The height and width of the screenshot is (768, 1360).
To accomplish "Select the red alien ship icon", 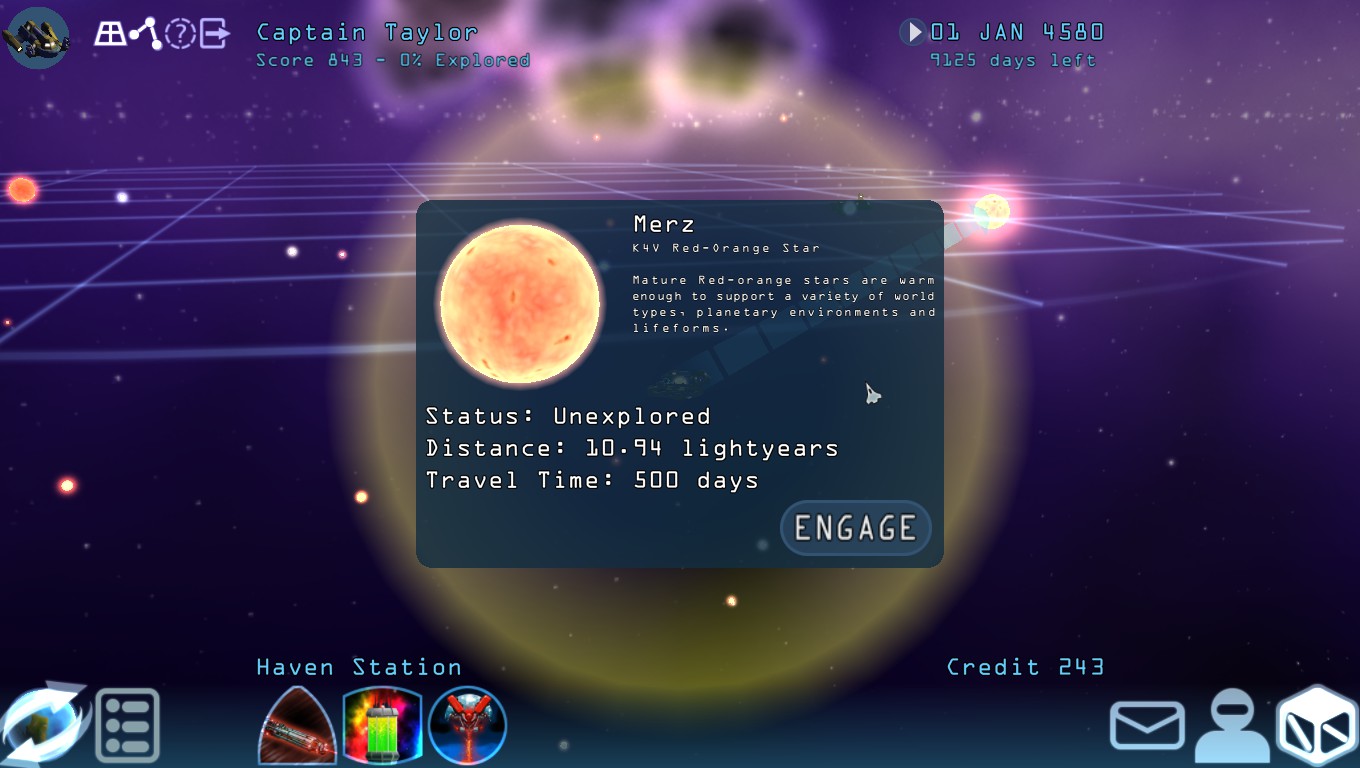I will pos(467,726).
